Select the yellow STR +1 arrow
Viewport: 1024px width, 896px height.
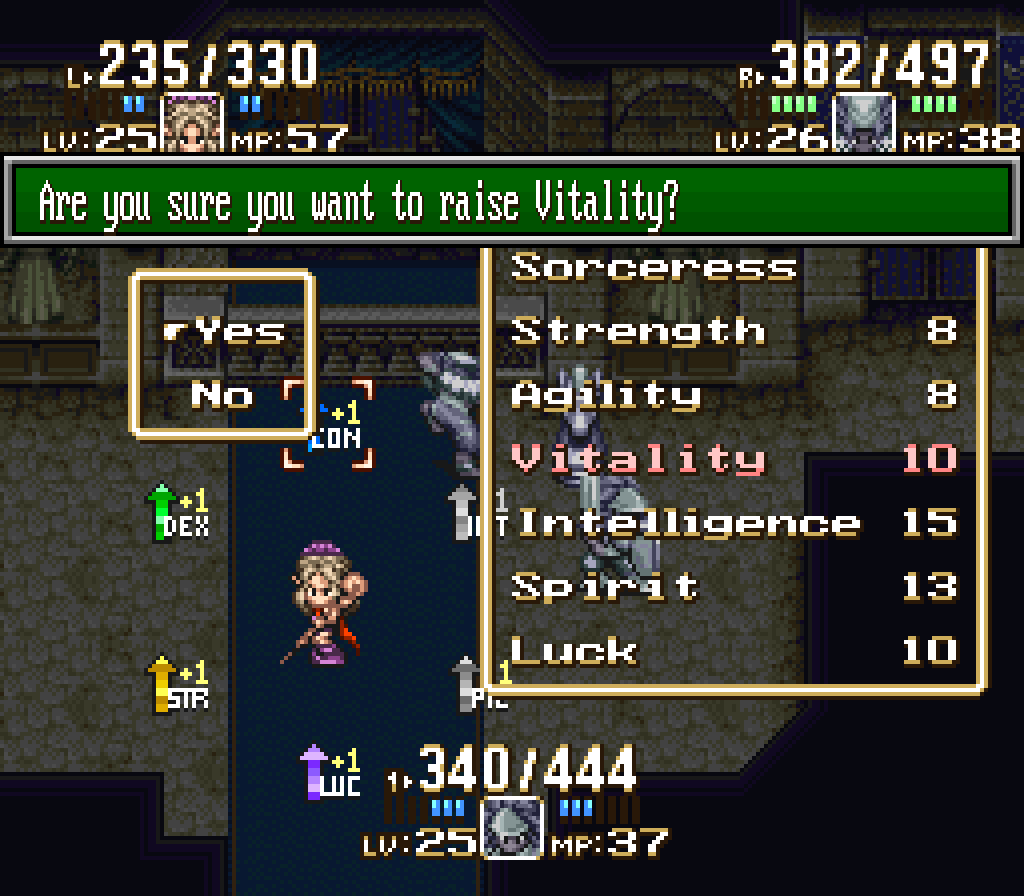point(180,684)
